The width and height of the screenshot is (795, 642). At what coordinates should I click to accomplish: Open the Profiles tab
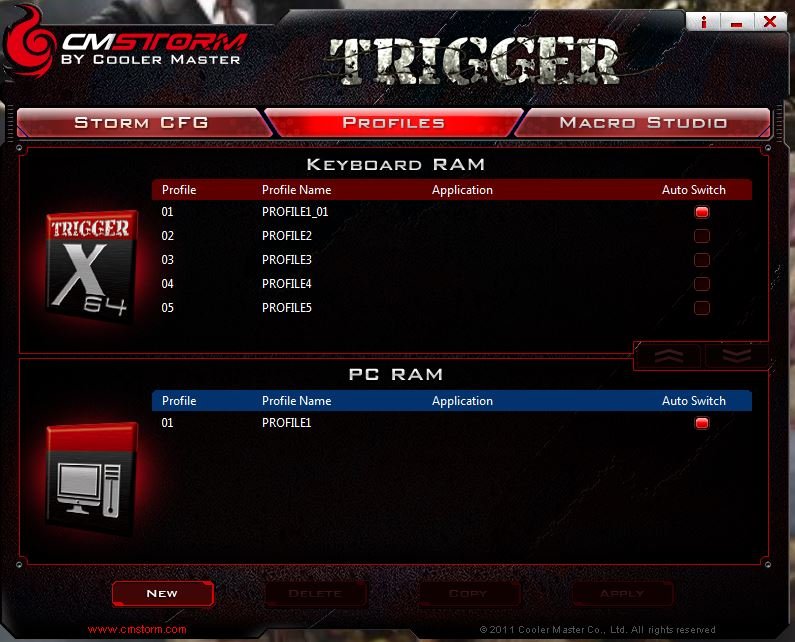[393, 123]
